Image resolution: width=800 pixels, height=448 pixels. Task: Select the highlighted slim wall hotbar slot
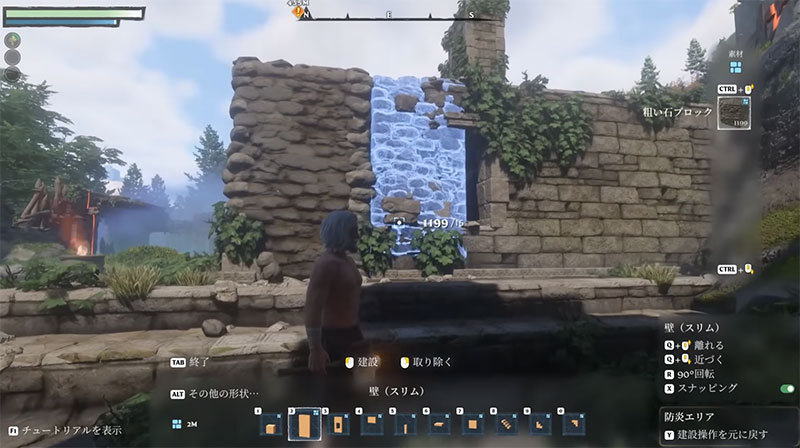[304, 425]
